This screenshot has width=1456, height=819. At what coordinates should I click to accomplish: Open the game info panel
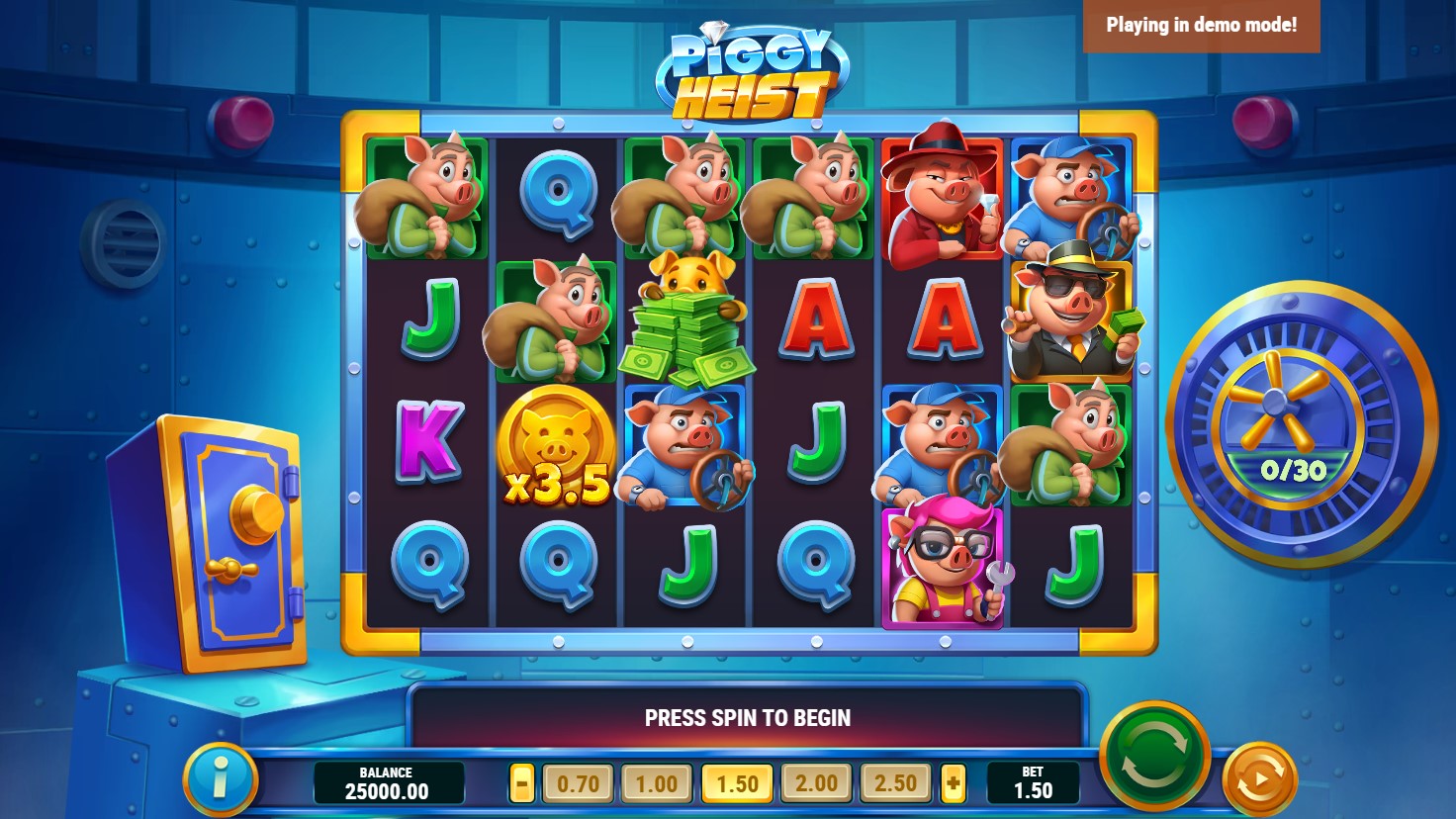pos(220,778)
